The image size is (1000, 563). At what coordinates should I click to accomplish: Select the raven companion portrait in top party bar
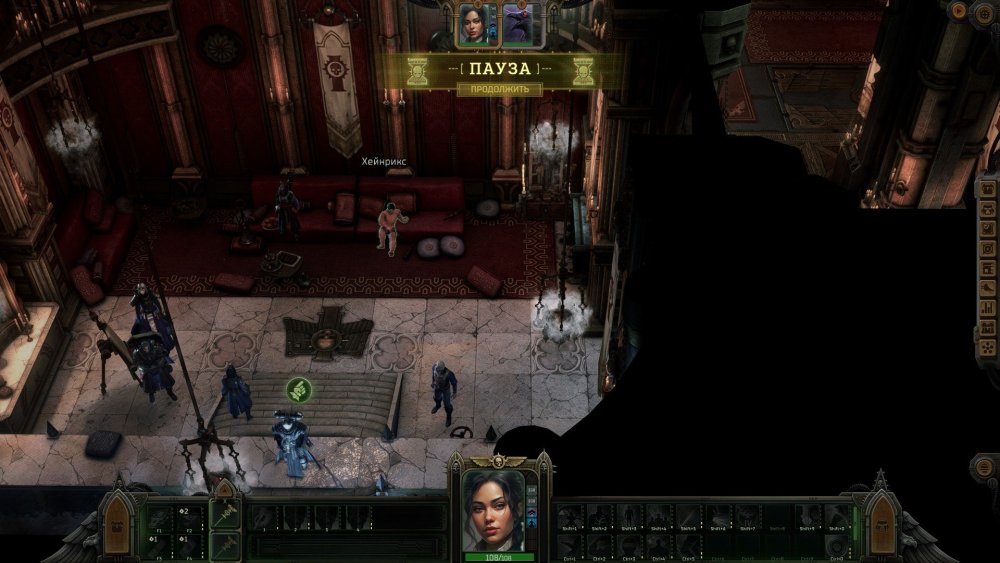coord(518,24)
